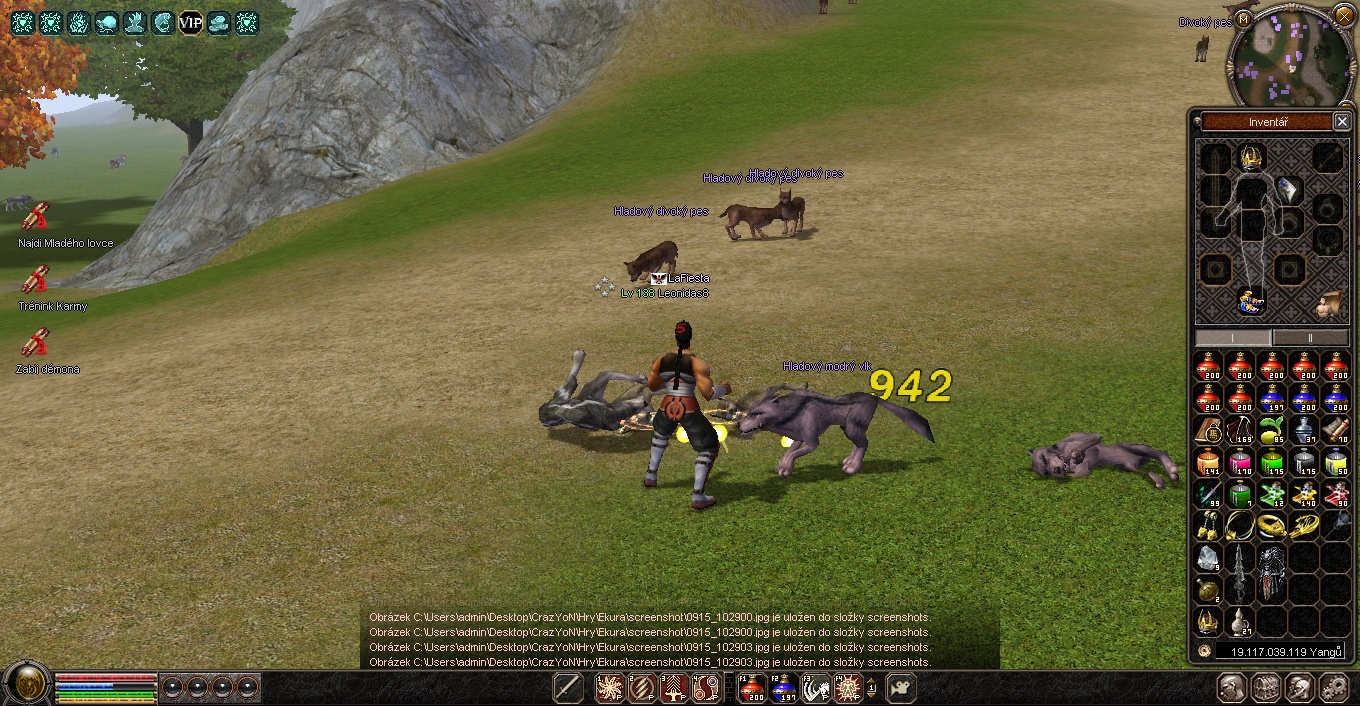This screenshot has width=1360, height=706.
Task: Select the equipped blue shoes slot
Action: pyautogui.click(x=1250, y=300)
